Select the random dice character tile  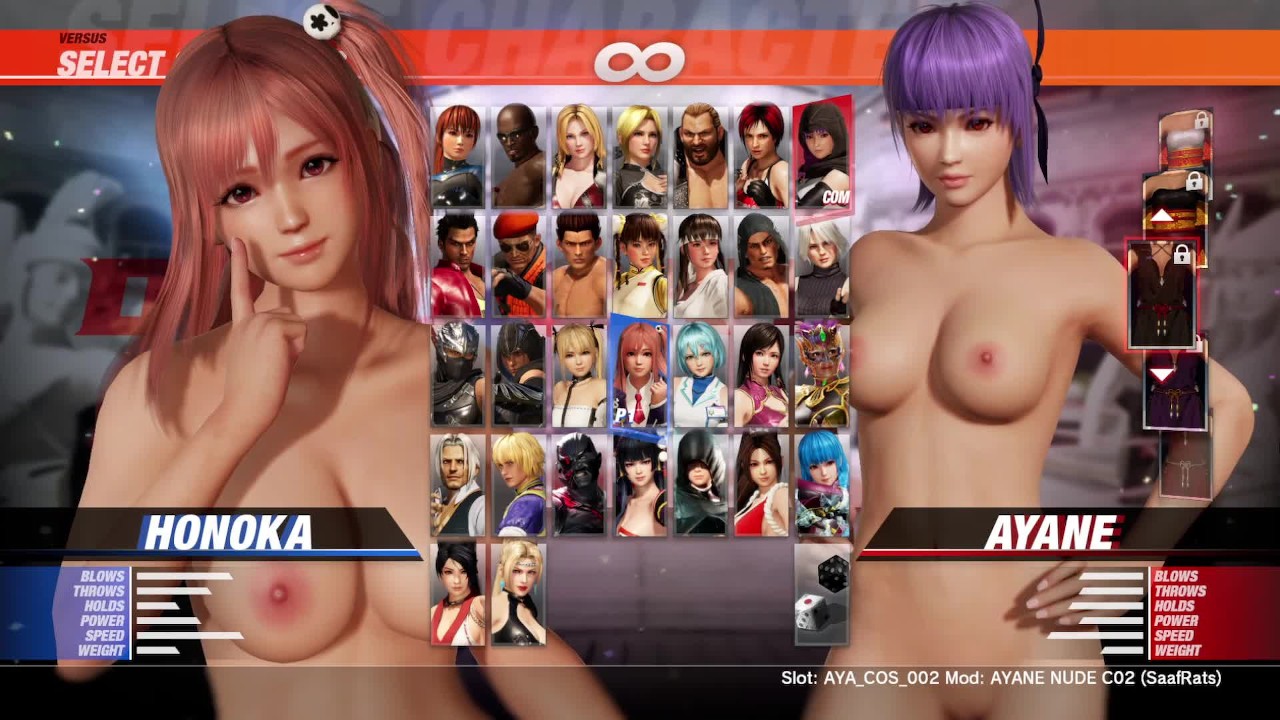[x=822, y=595]
